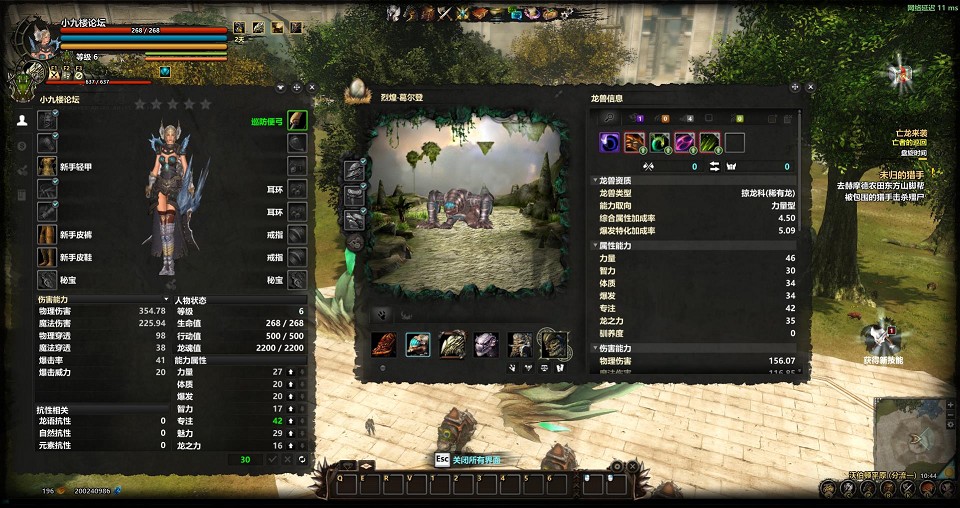The width and height of the screenshot is (960, 508).
Task: Increase the 力量 strength attribute
Action: click(x=290, y=371)
